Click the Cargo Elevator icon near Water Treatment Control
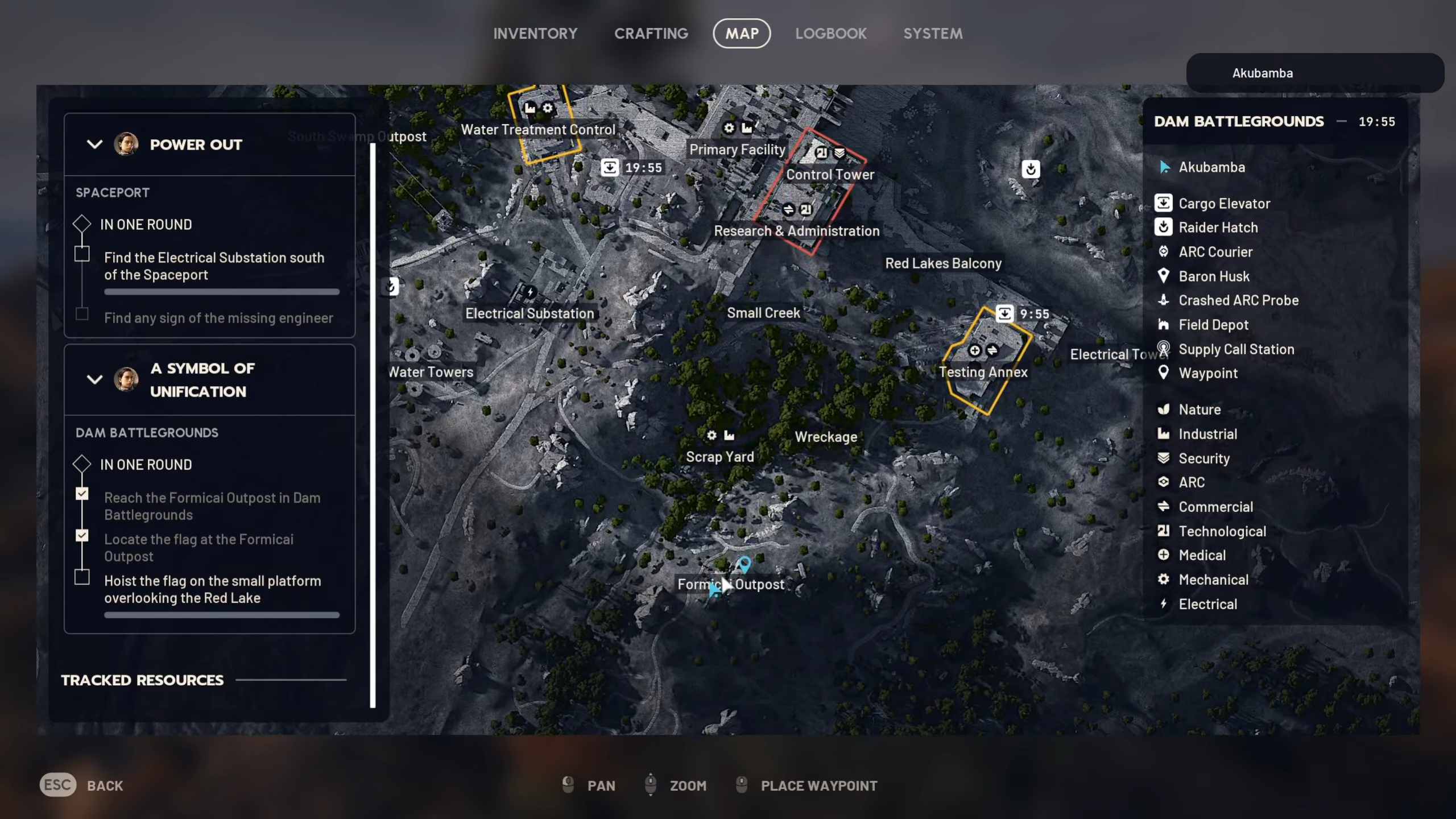Image resolution: width=1456 pixels, height=819 pixels. click(x=610, y=167)
